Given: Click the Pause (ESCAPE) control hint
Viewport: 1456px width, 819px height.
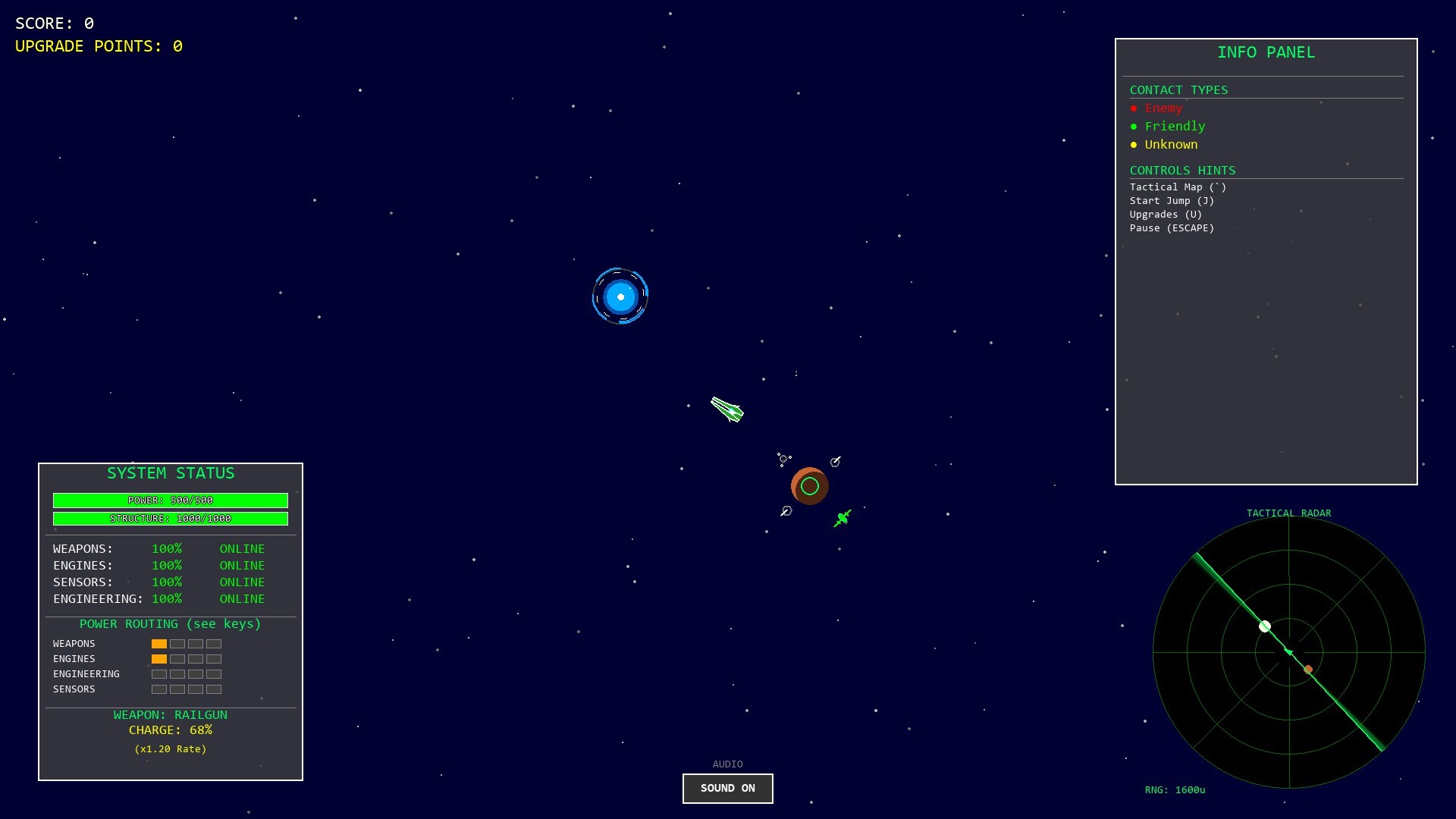Looking at the screenshot, I should point(1172,227).
